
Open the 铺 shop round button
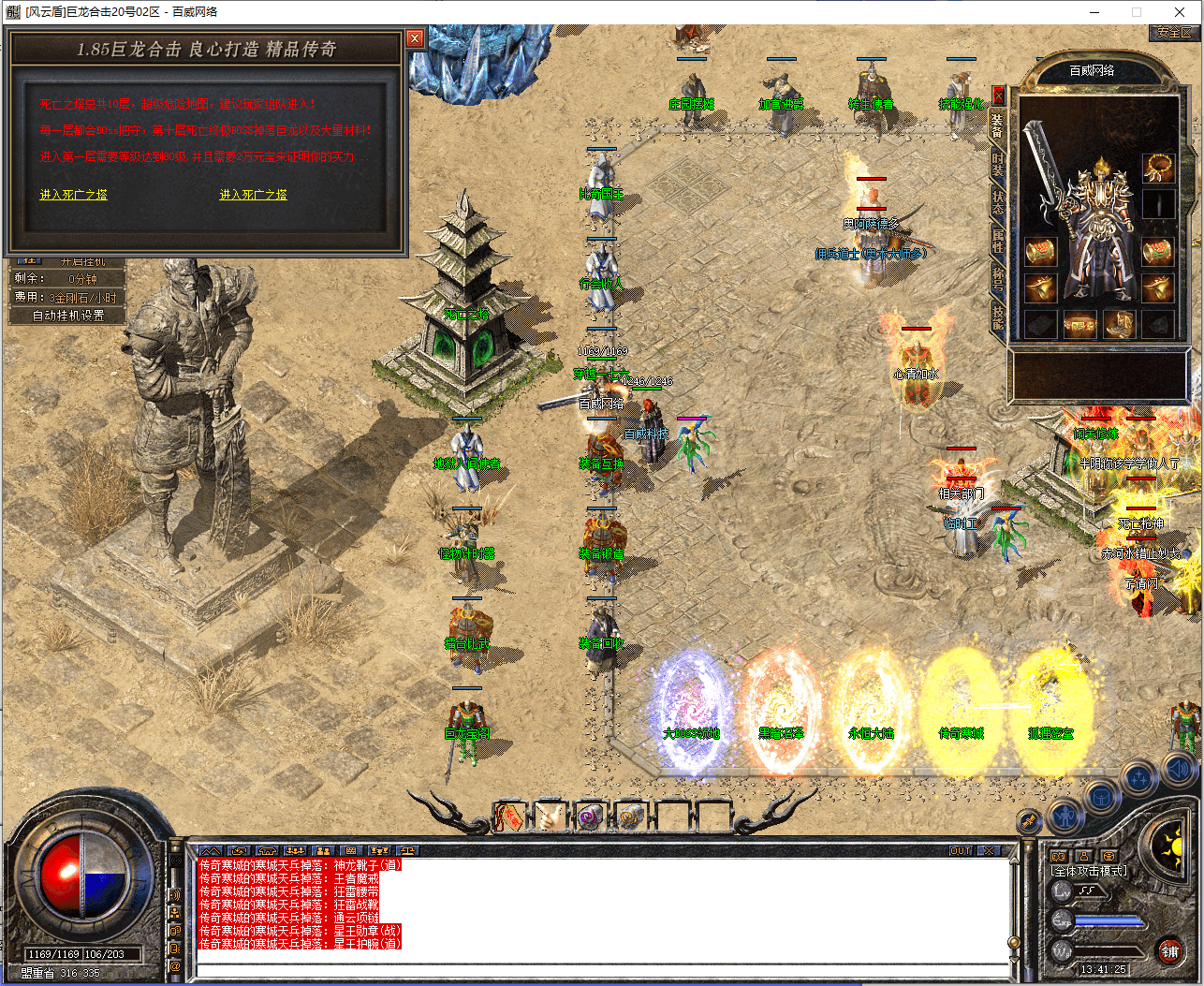click(1169, 952)
